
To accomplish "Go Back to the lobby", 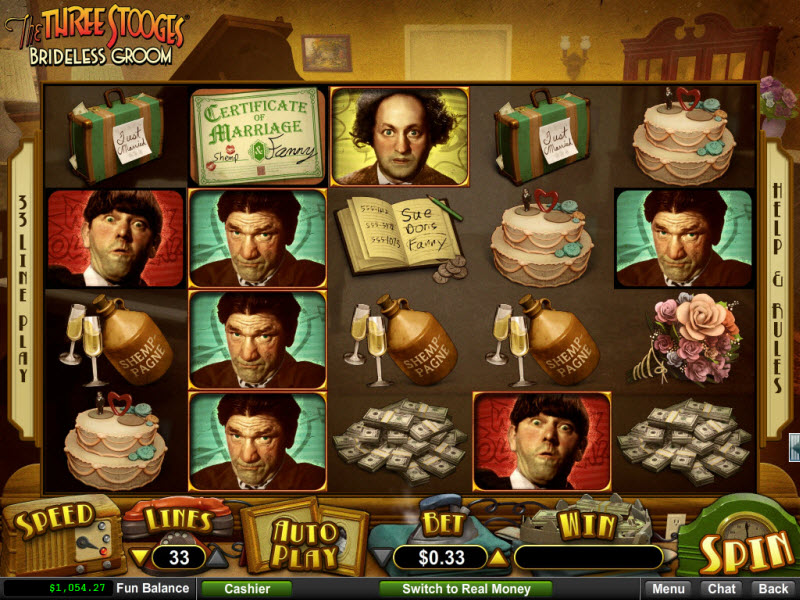I will [770, 589].
